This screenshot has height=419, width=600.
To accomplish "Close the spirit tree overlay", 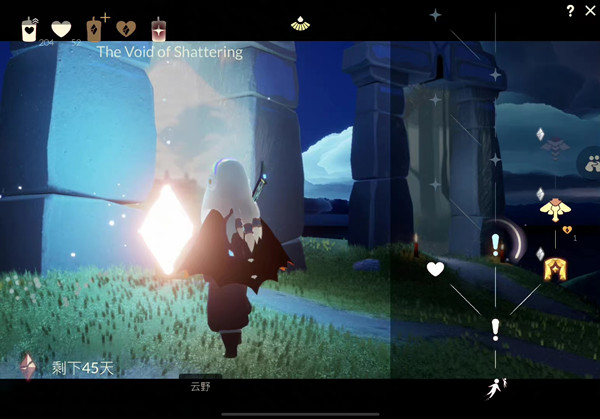I will click(588, 10).
